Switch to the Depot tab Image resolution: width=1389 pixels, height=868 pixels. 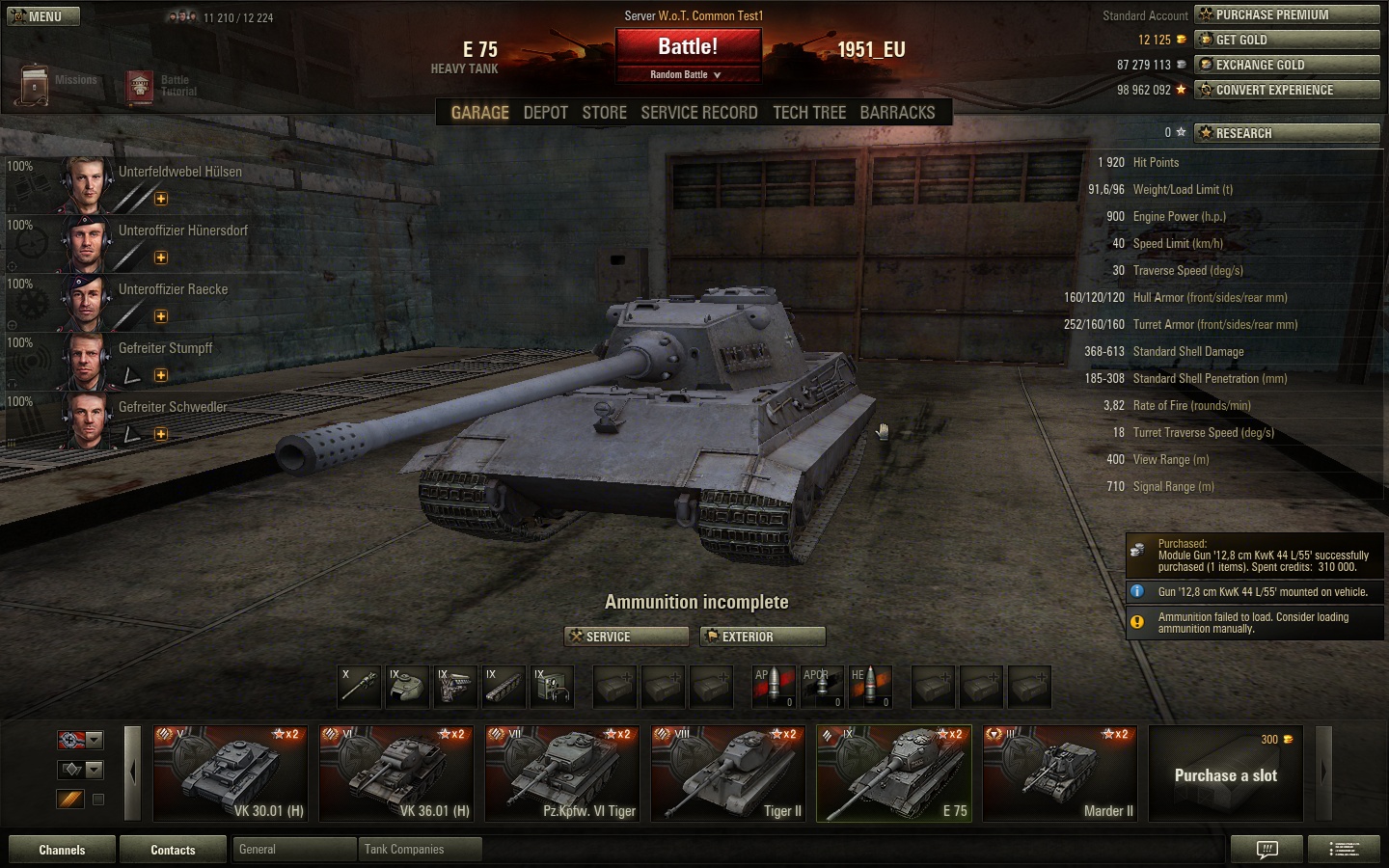pos(545,113)
